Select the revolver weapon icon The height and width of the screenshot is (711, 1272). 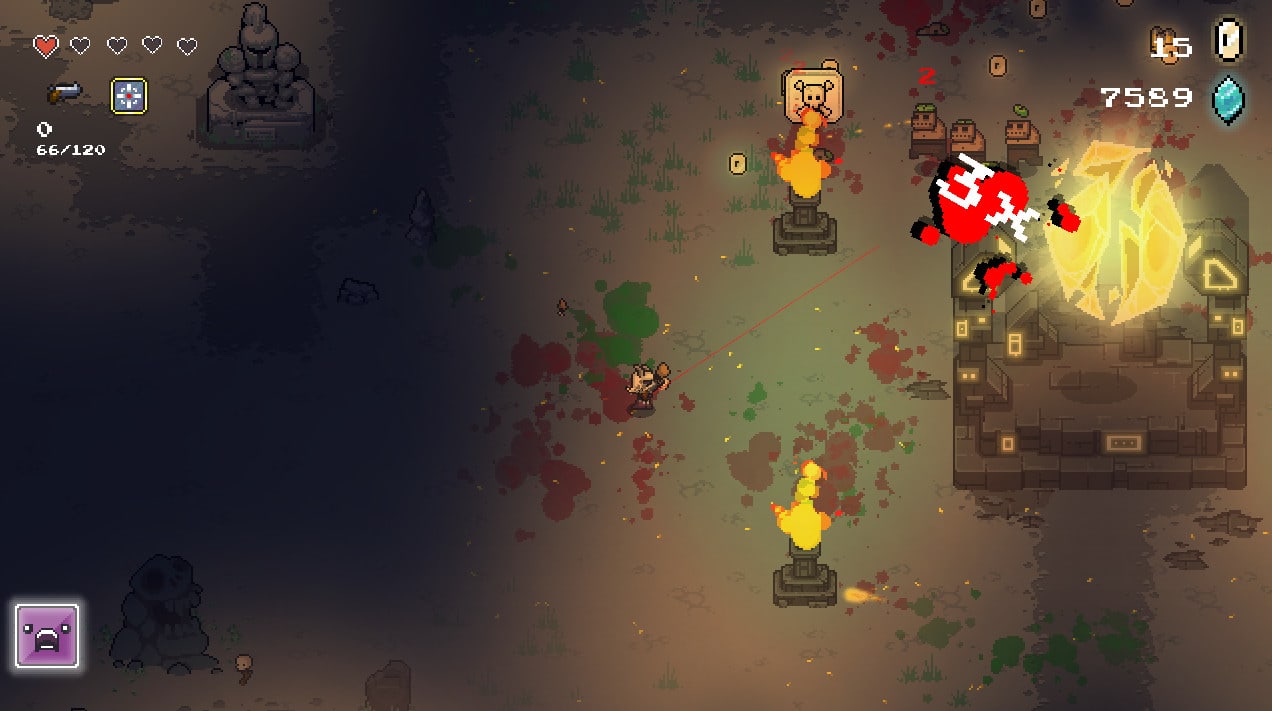click(x=64, y=93)
